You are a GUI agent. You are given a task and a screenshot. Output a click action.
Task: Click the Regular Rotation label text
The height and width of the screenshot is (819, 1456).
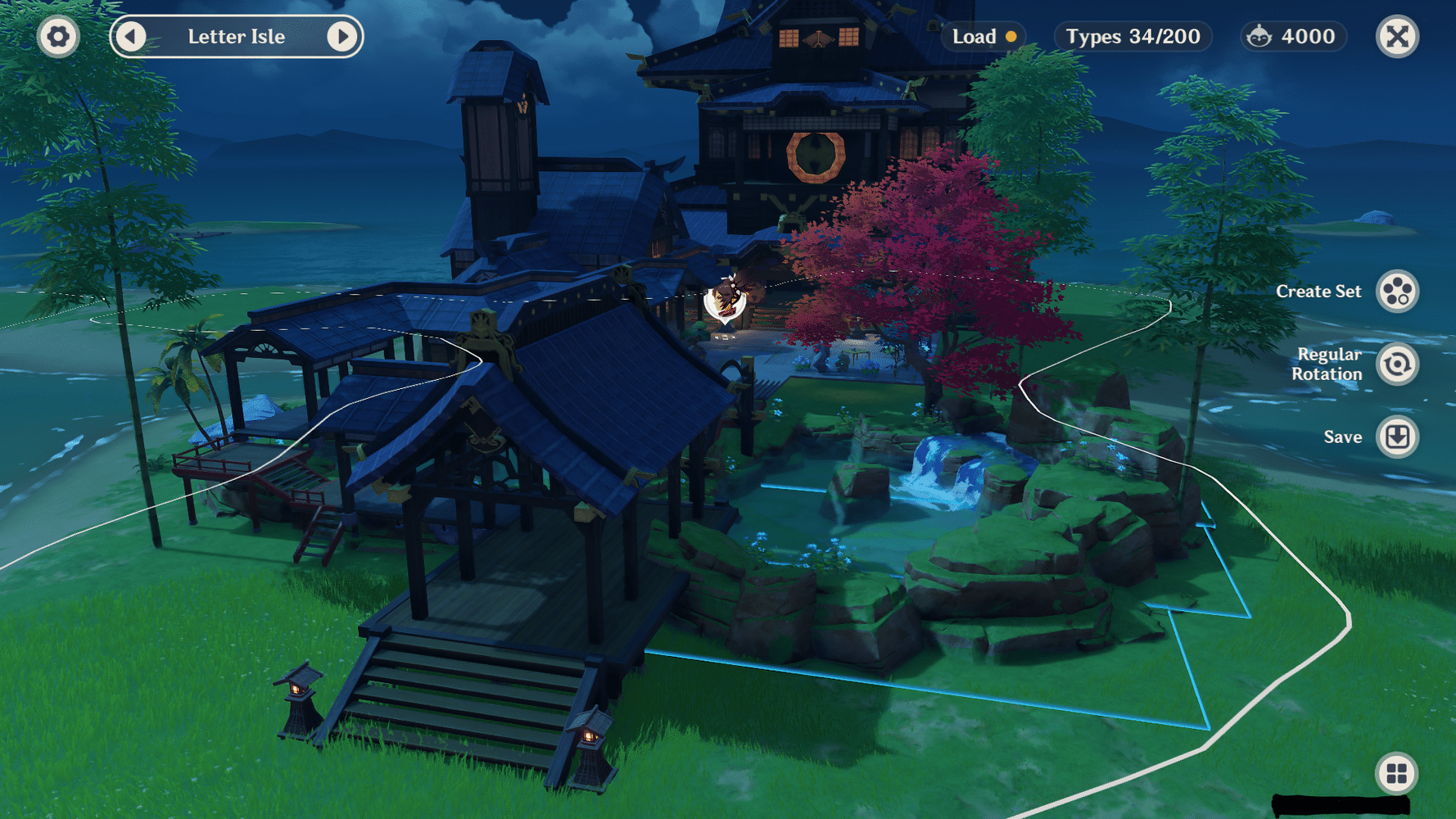tap(1328, 364)
